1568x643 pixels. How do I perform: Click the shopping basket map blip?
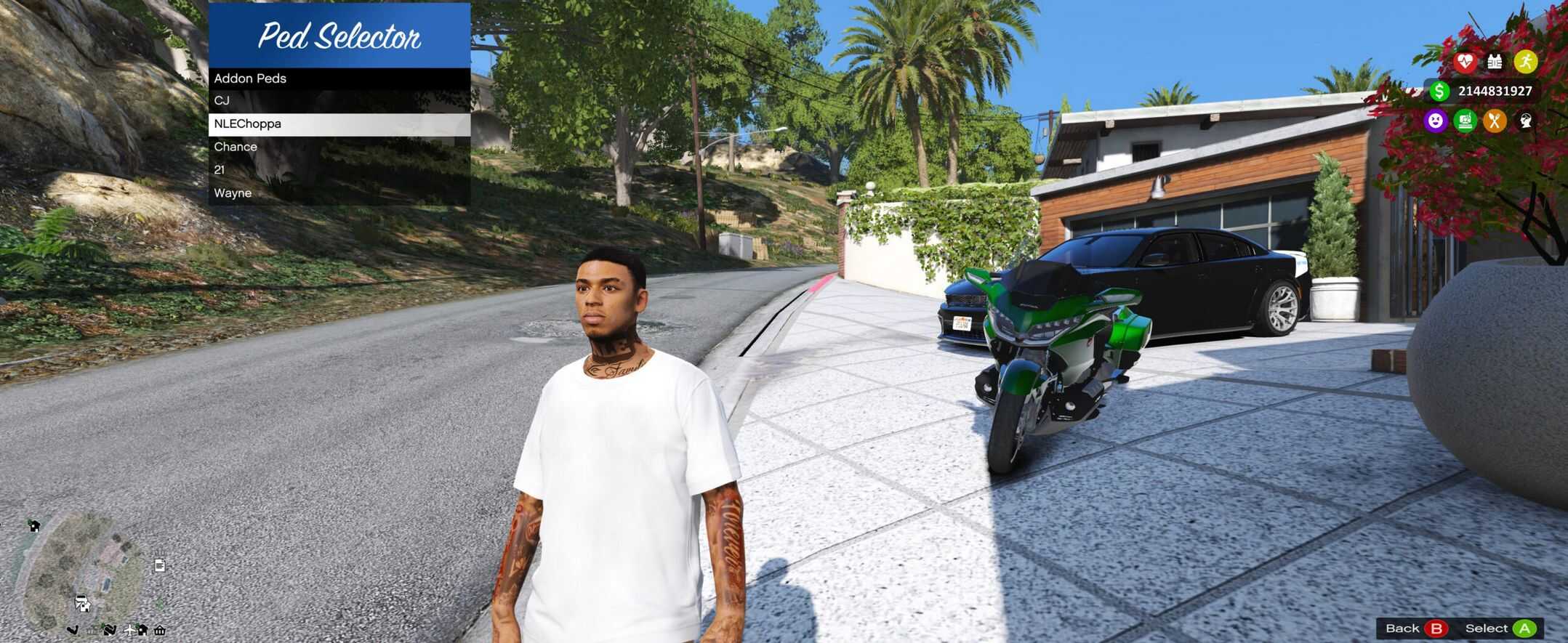click(160, 630)
